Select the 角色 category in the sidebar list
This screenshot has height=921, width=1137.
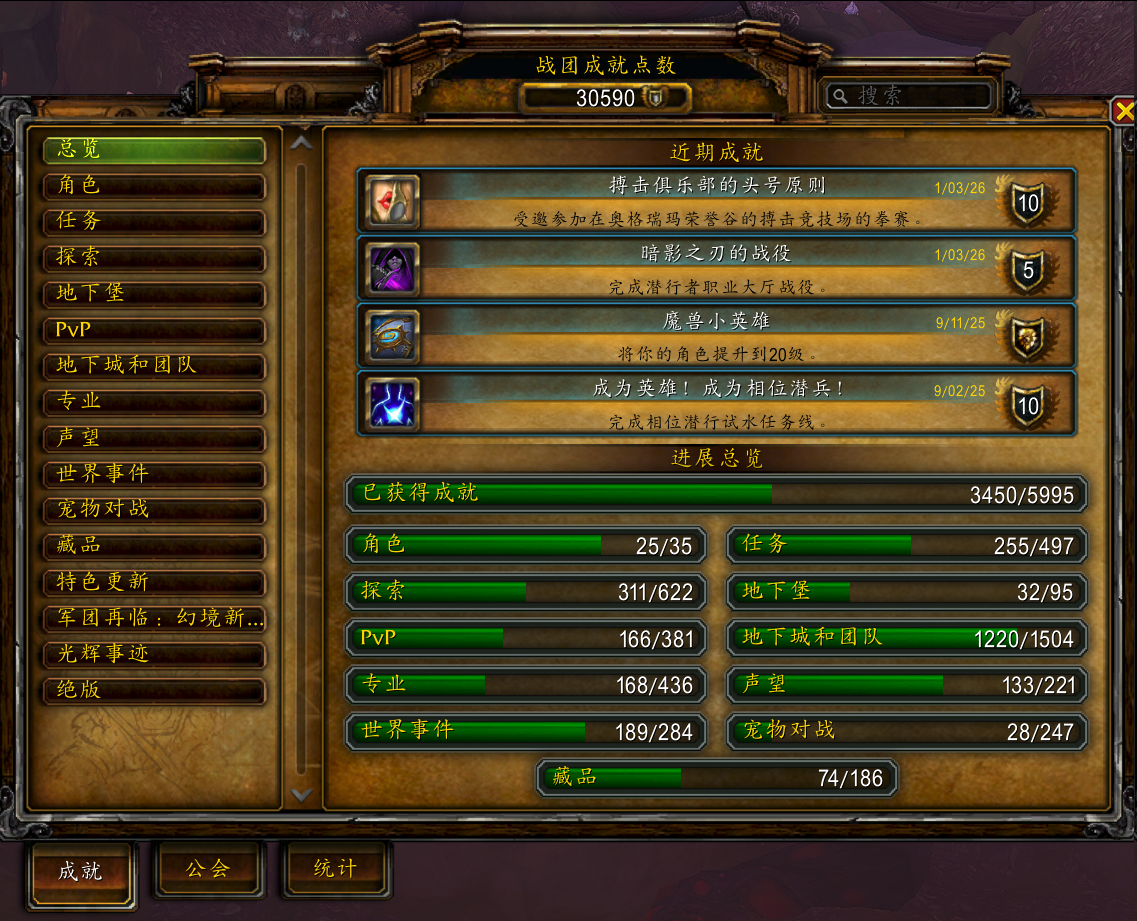(153, 186)
